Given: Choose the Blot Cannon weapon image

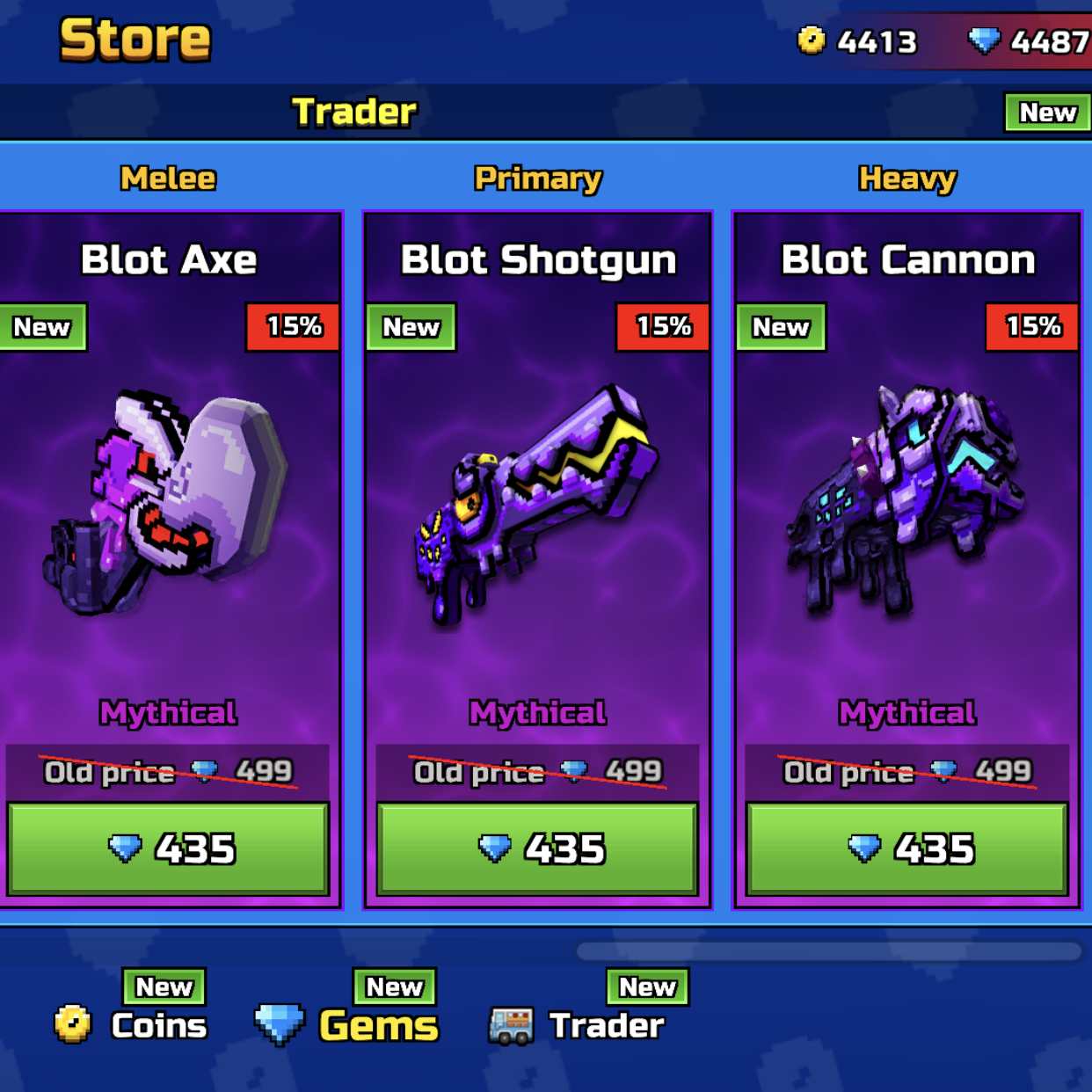Looking at the screenshot, I should (x=906, y=501).
